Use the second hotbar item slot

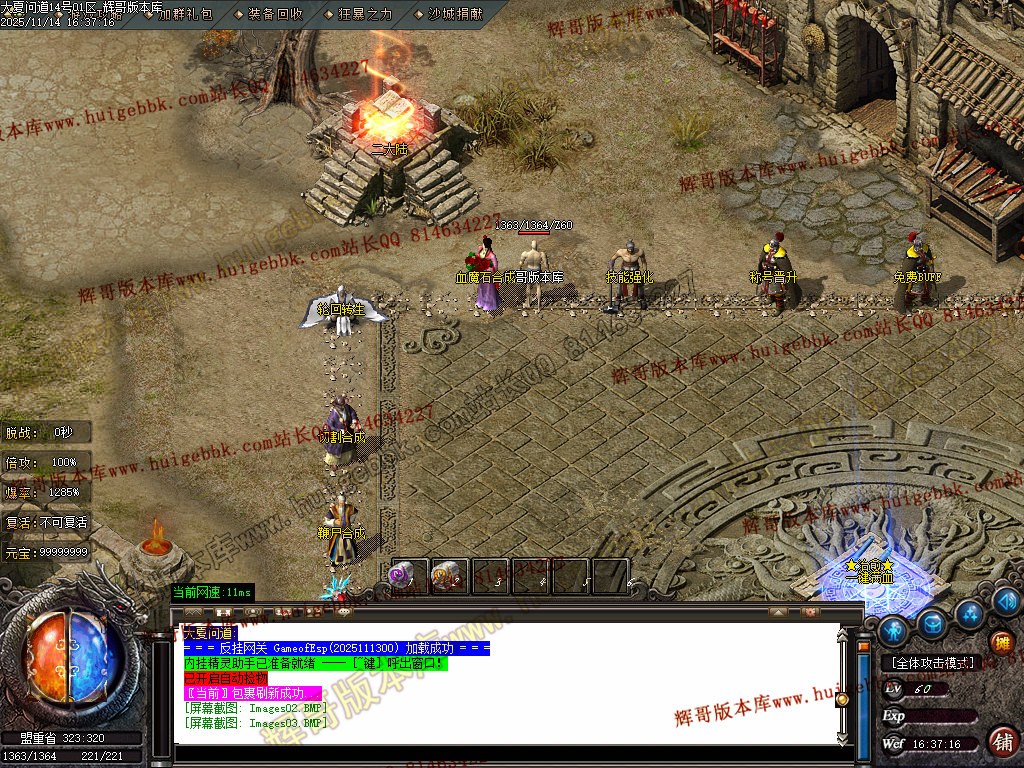449,577
